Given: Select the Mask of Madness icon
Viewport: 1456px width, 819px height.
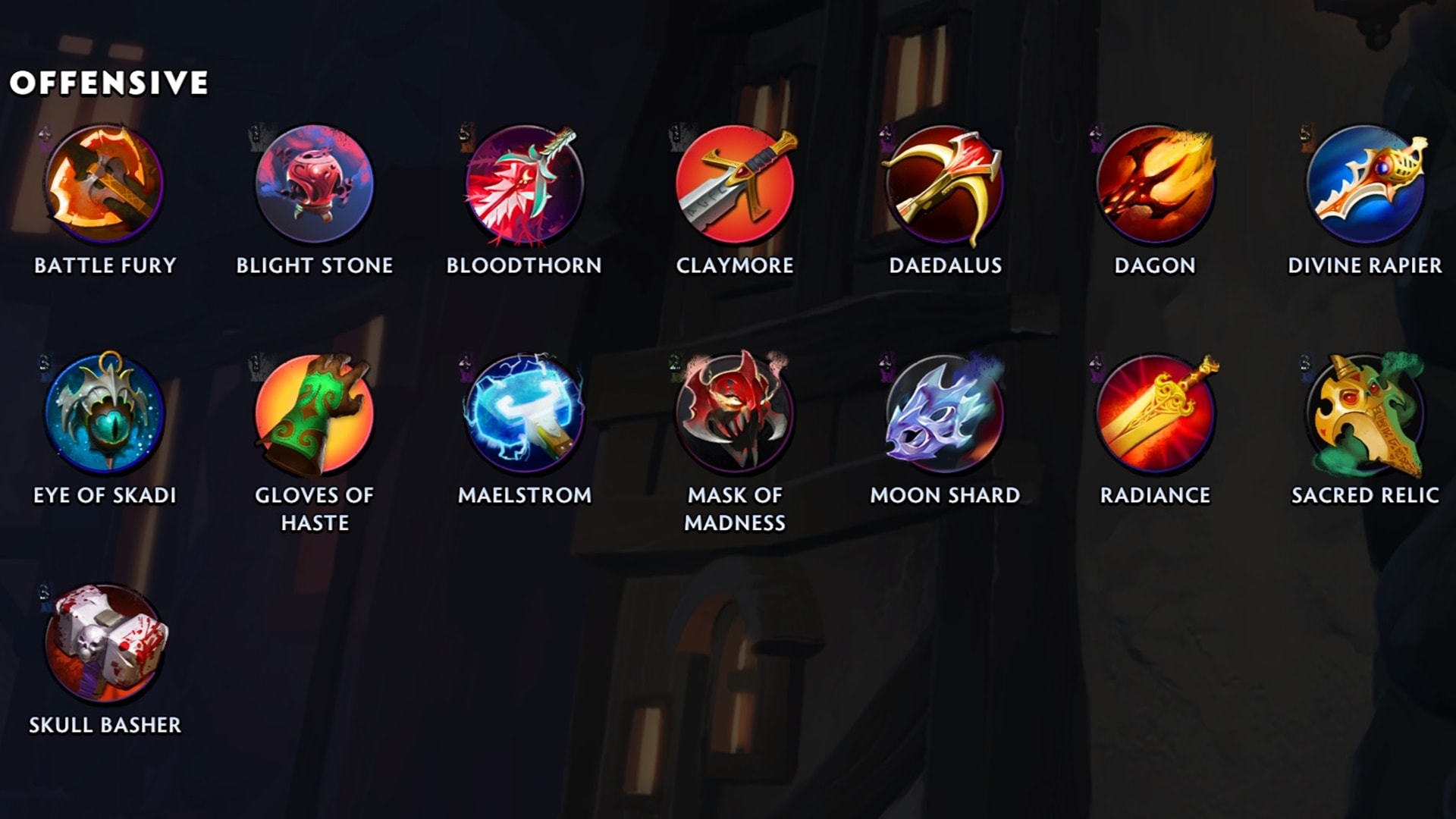Looking at the screenshot, I should (x=735, y=414).
